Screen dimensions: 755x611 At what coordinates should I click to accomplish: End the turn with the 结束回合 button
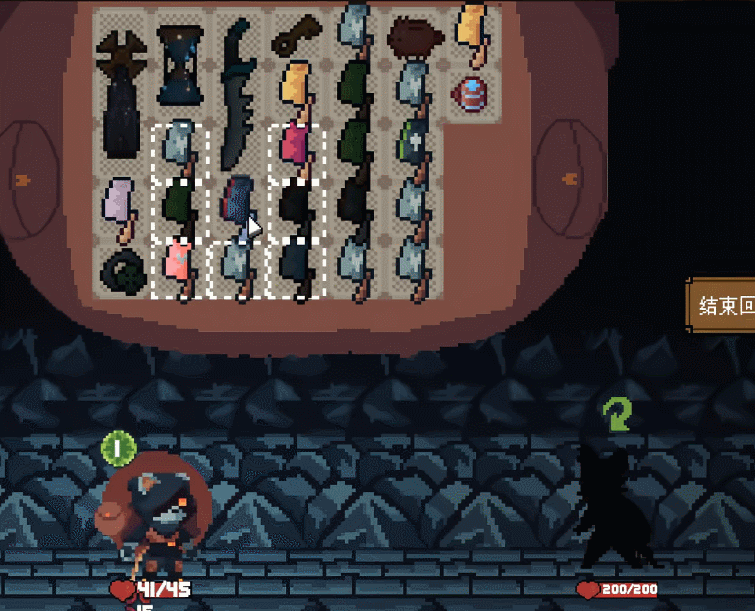point(722,304)
